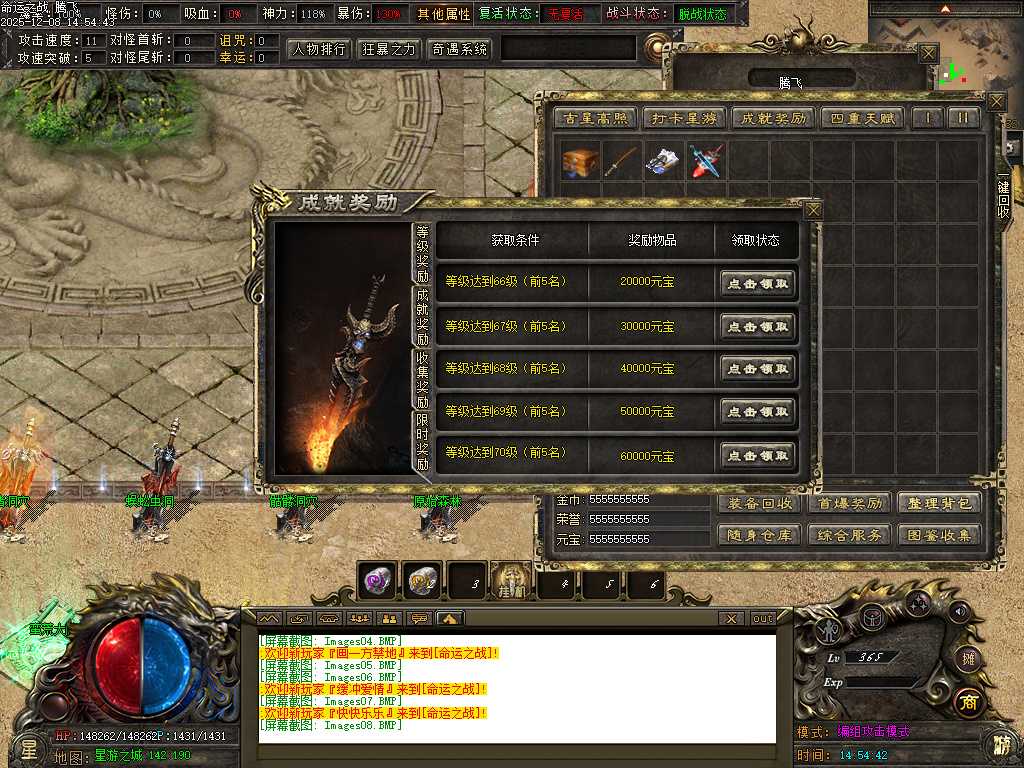Open the 商 shop round icon
1024x768 pixels.
(x=968, y=702)
